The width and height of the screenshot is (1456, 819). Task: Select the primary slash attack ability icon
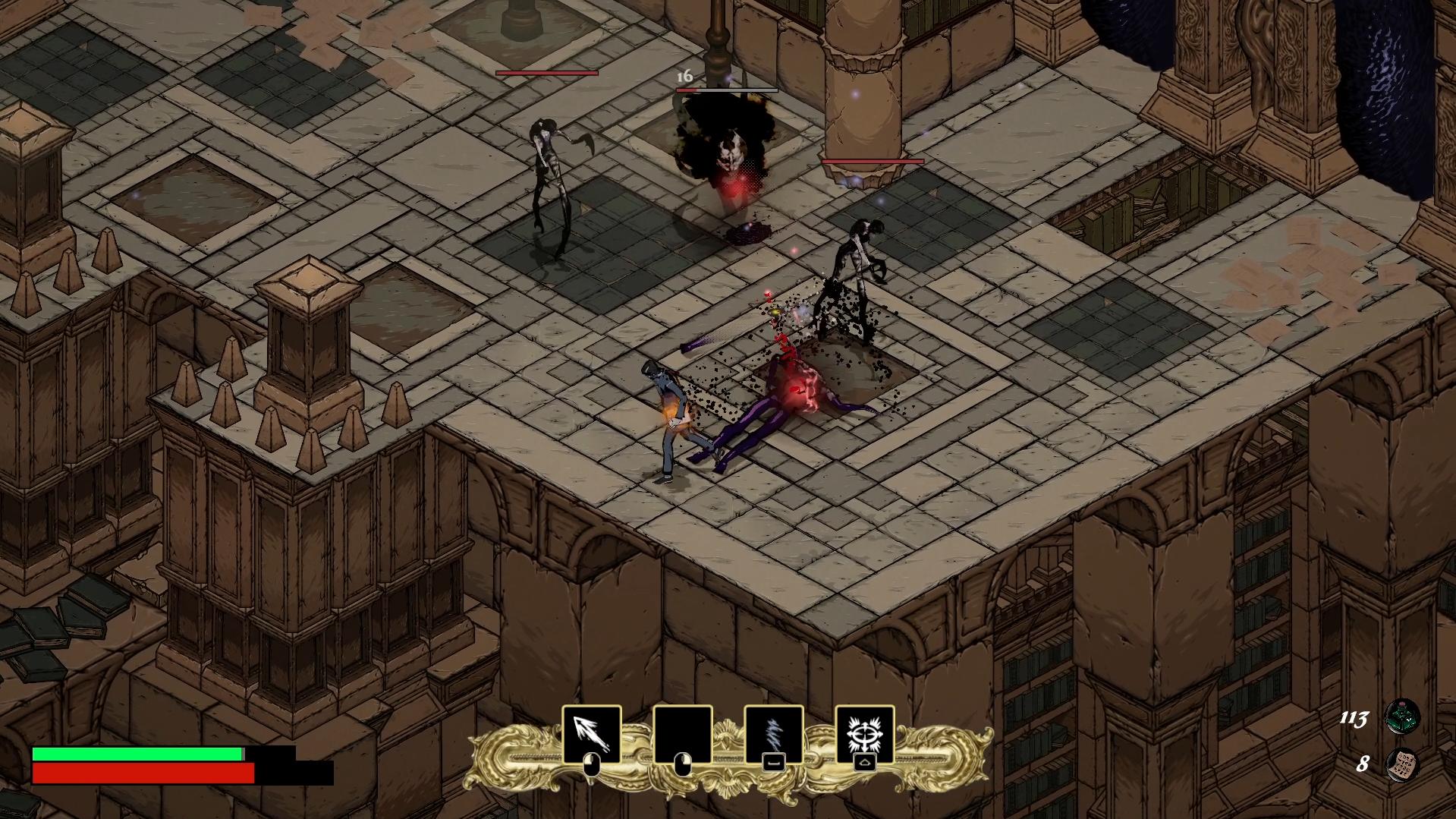tap(593, 731)
